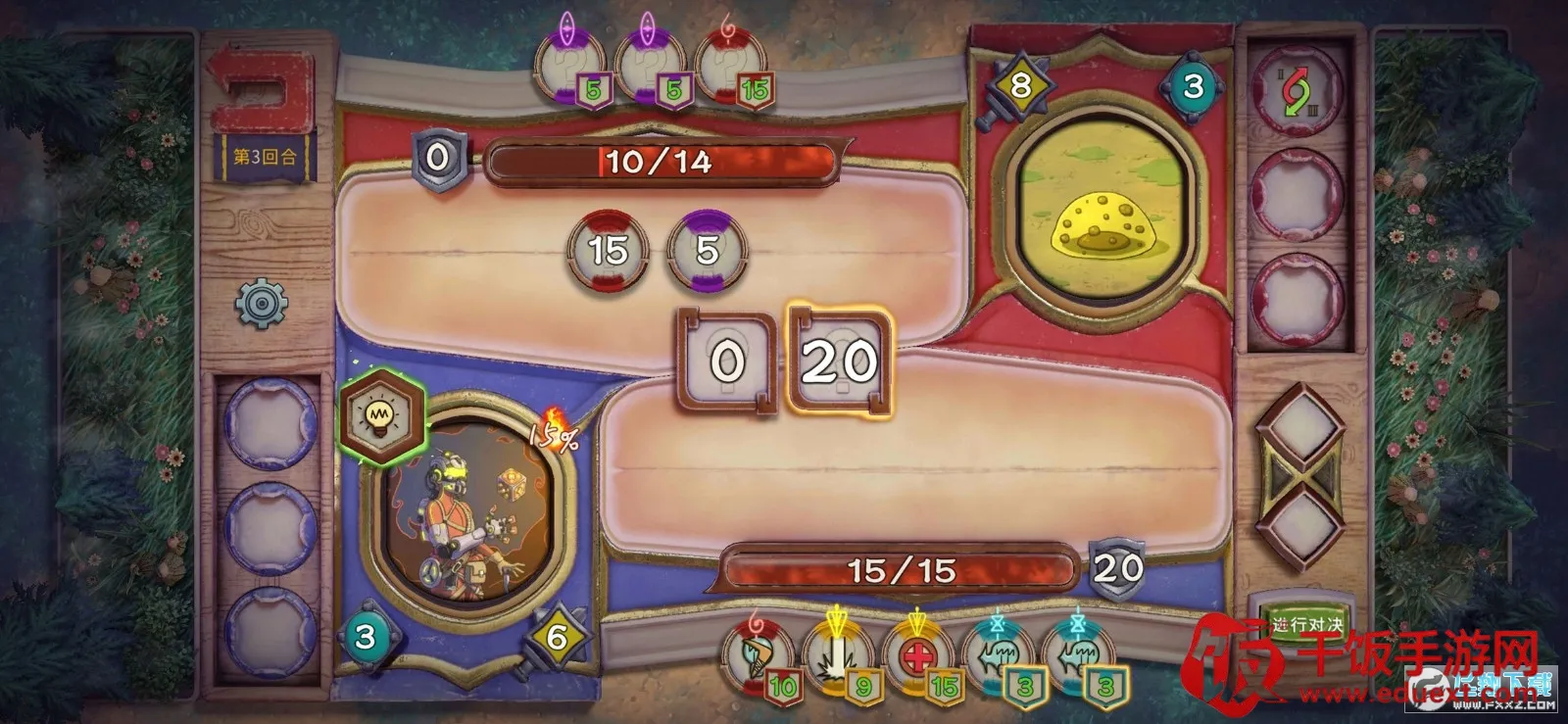1568x724 pixels.
Task: Click the red and green swap arrows token
Action: [x=1298, y=93]
